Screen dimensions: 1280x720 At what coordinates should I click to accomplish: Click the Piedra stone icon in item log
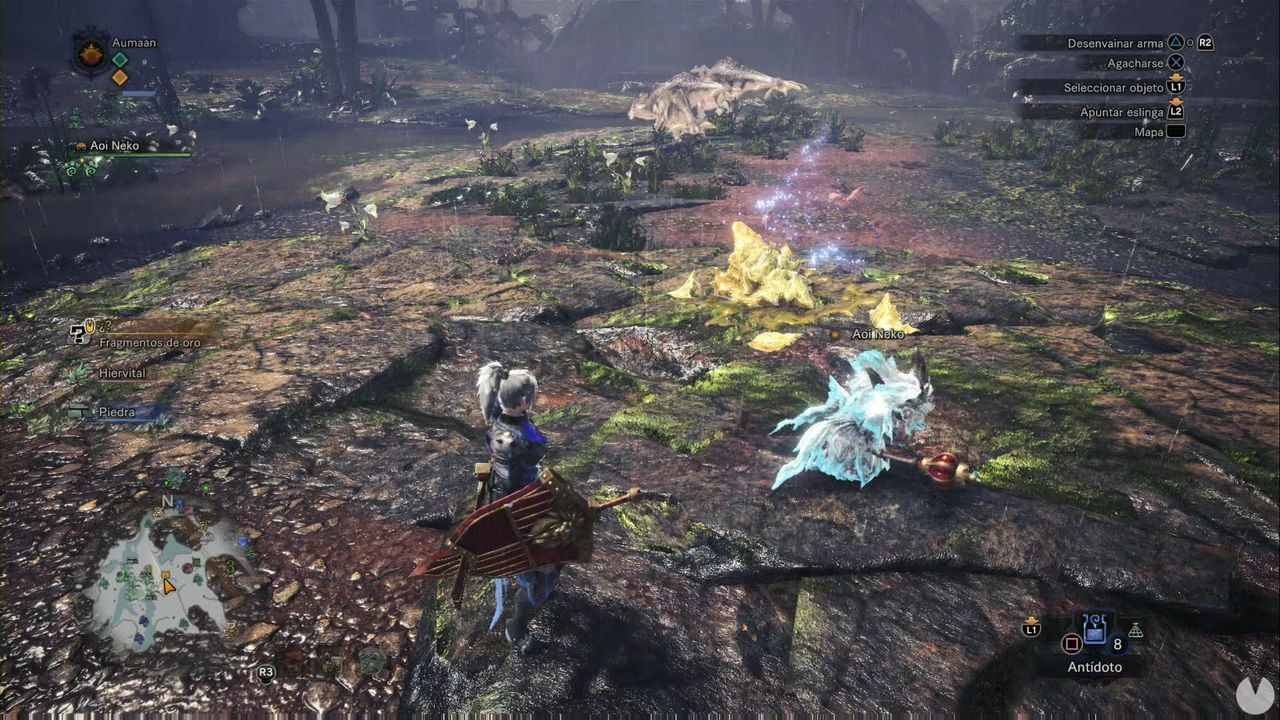click(80, 411)
